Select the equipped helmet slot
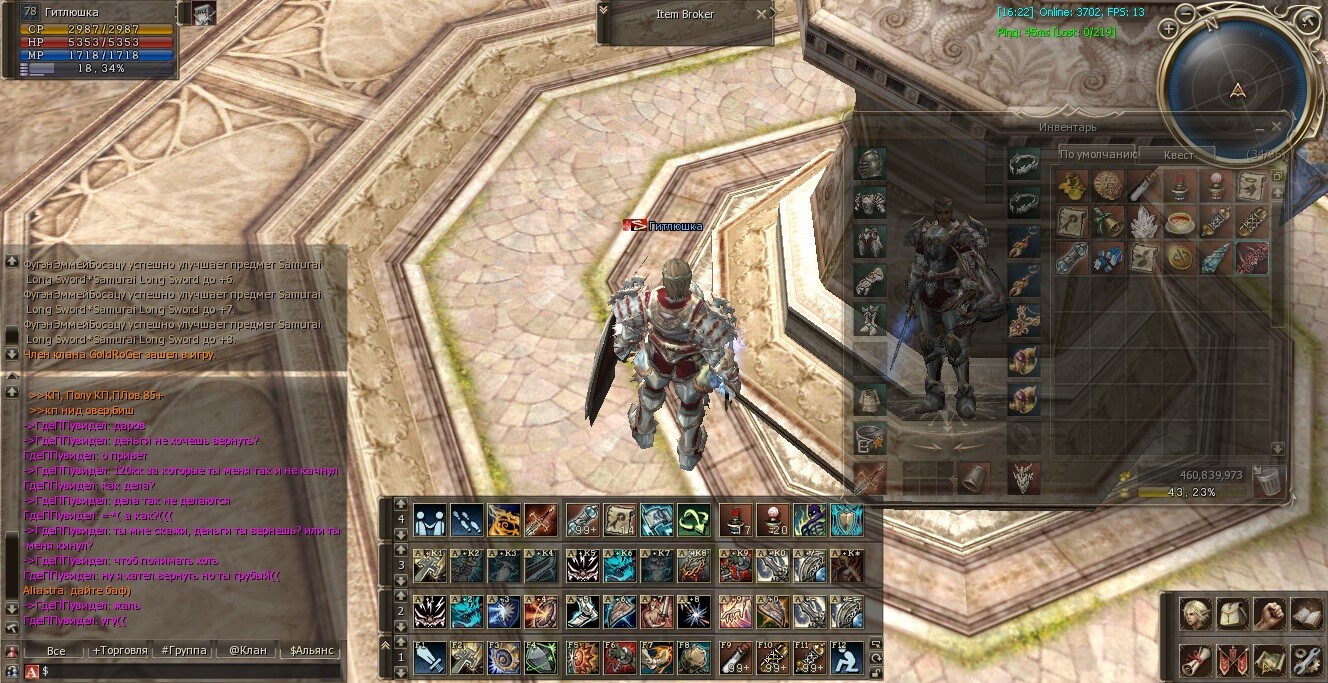Screen dimensions: 1328x683 pyautogui.click(x=869, y=164)
